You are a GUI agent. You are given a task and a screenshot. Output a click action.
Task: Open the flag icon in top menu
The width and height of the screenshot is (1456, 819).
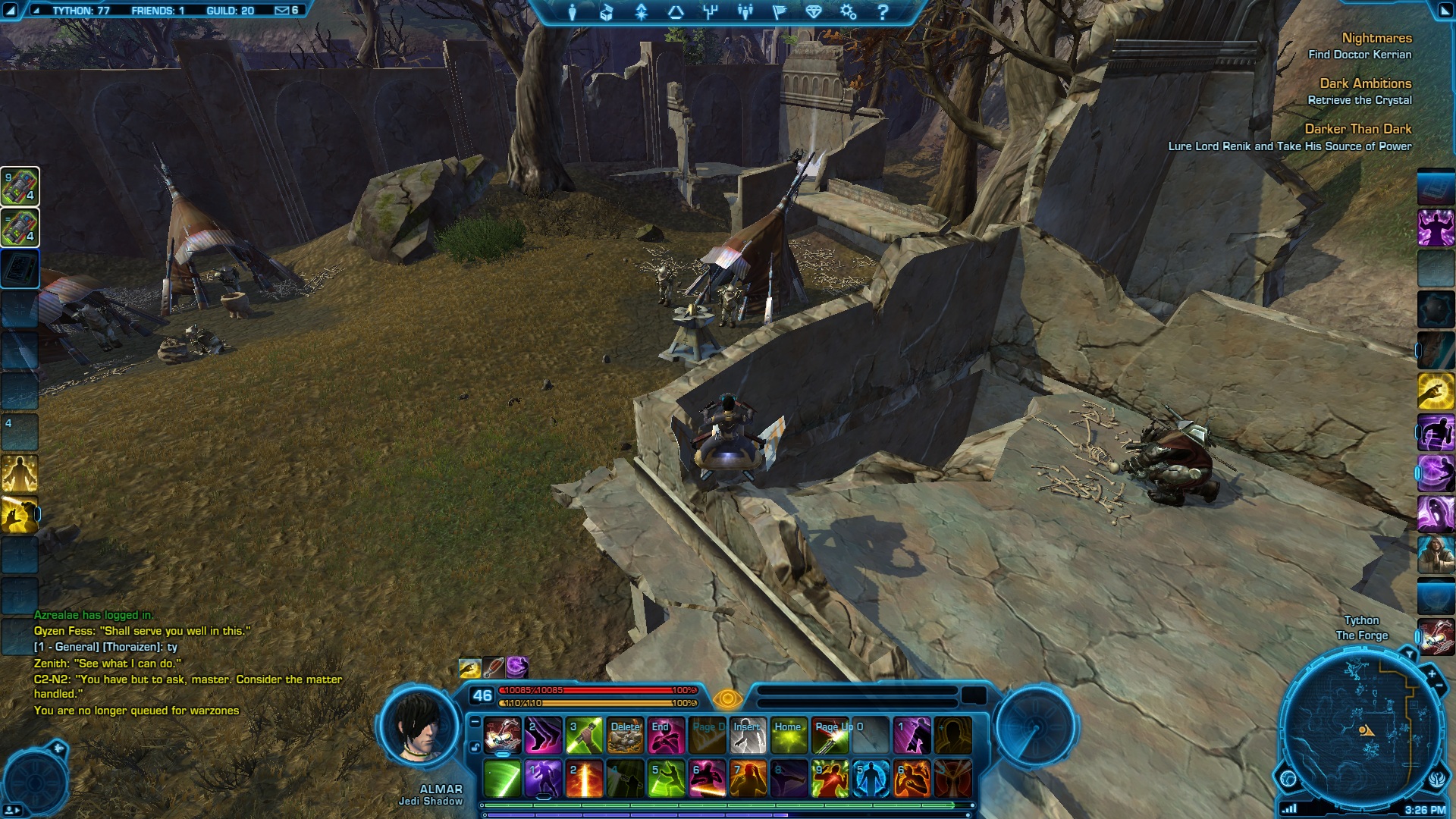pyautogui.click(x=779, y=12)
